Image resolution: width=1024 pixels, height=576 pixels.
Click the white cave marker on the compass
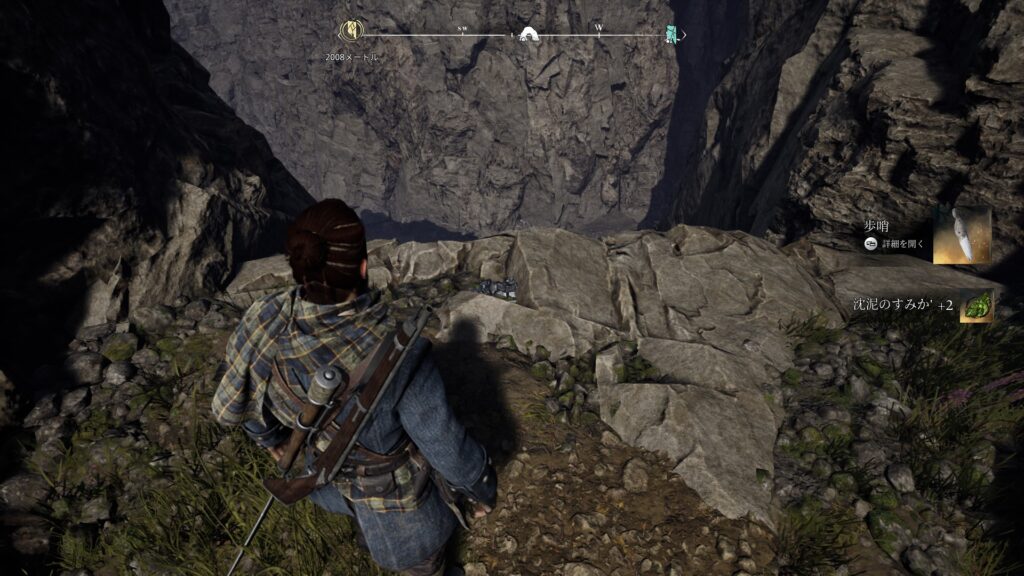529,34
